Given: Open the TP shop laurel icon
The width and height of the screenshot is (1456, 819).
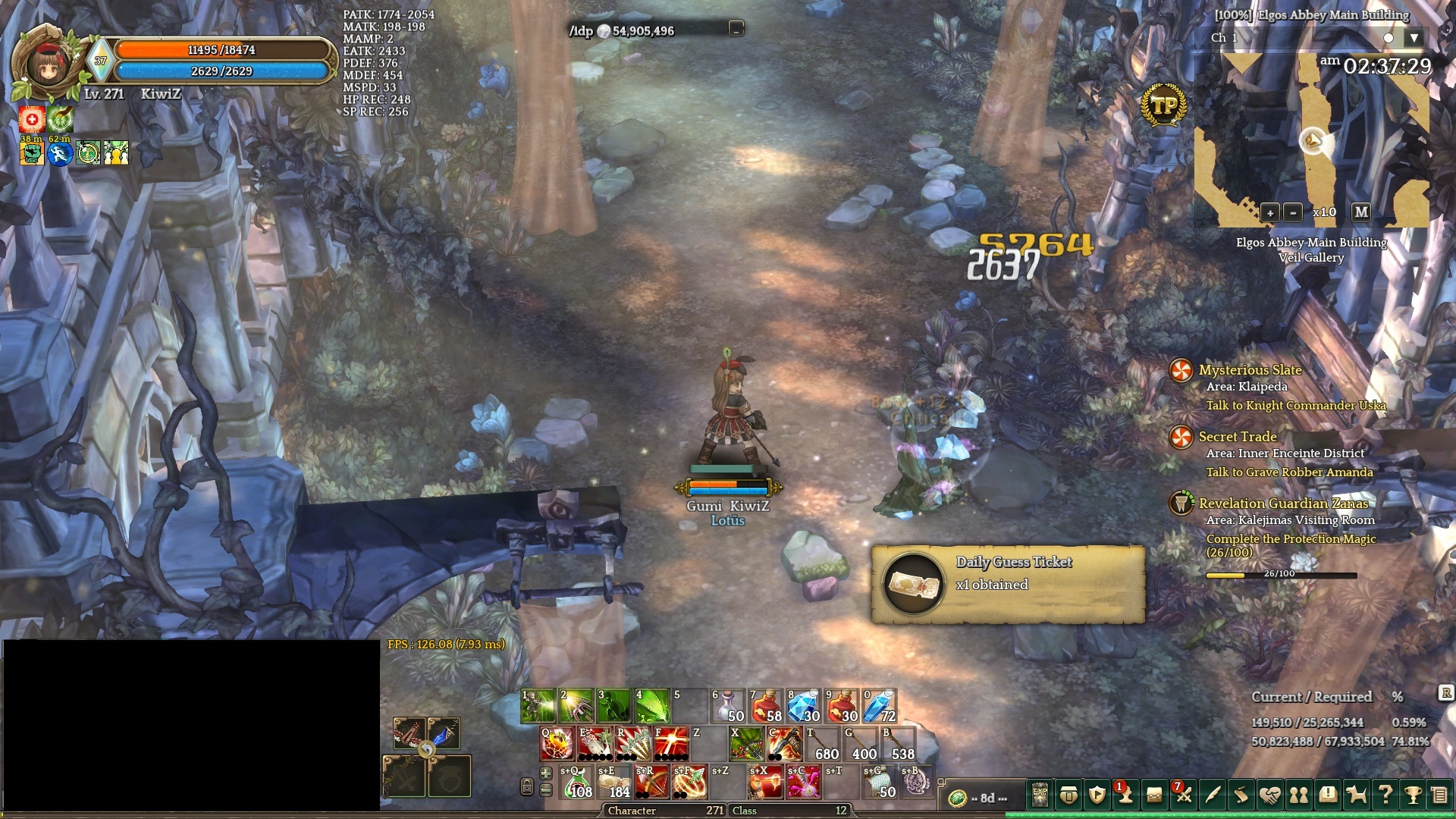Looking at the screenshot, I should [1163, 106].
